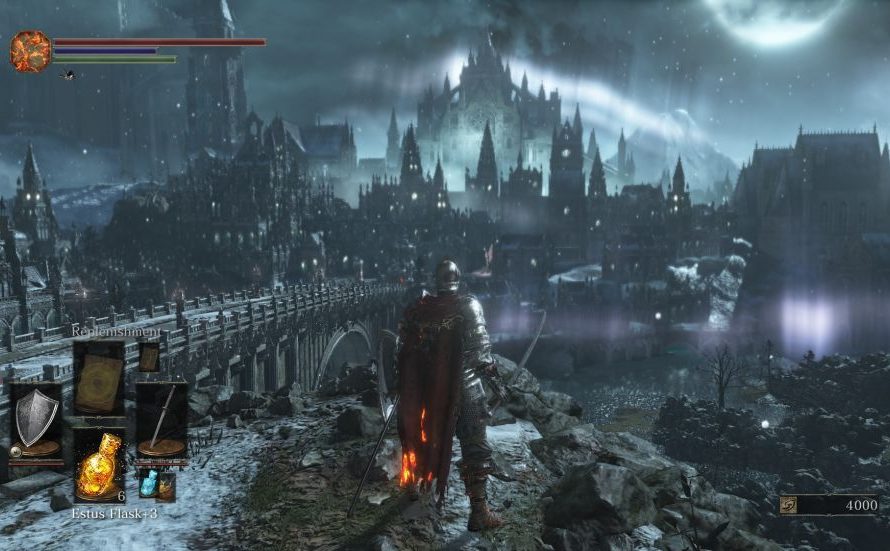Pick the small next-spell scroll icon
Image resolution: width=890 pixels, height=551 pixels.
(x=149, y=357)
